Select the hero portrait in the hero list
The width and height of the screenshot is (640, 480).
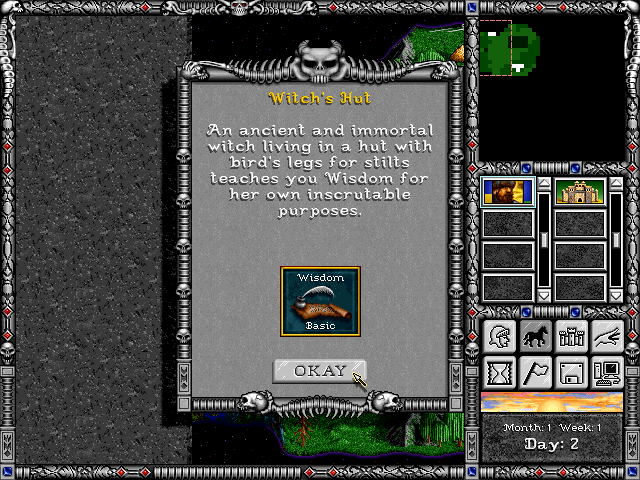point(508,192)
